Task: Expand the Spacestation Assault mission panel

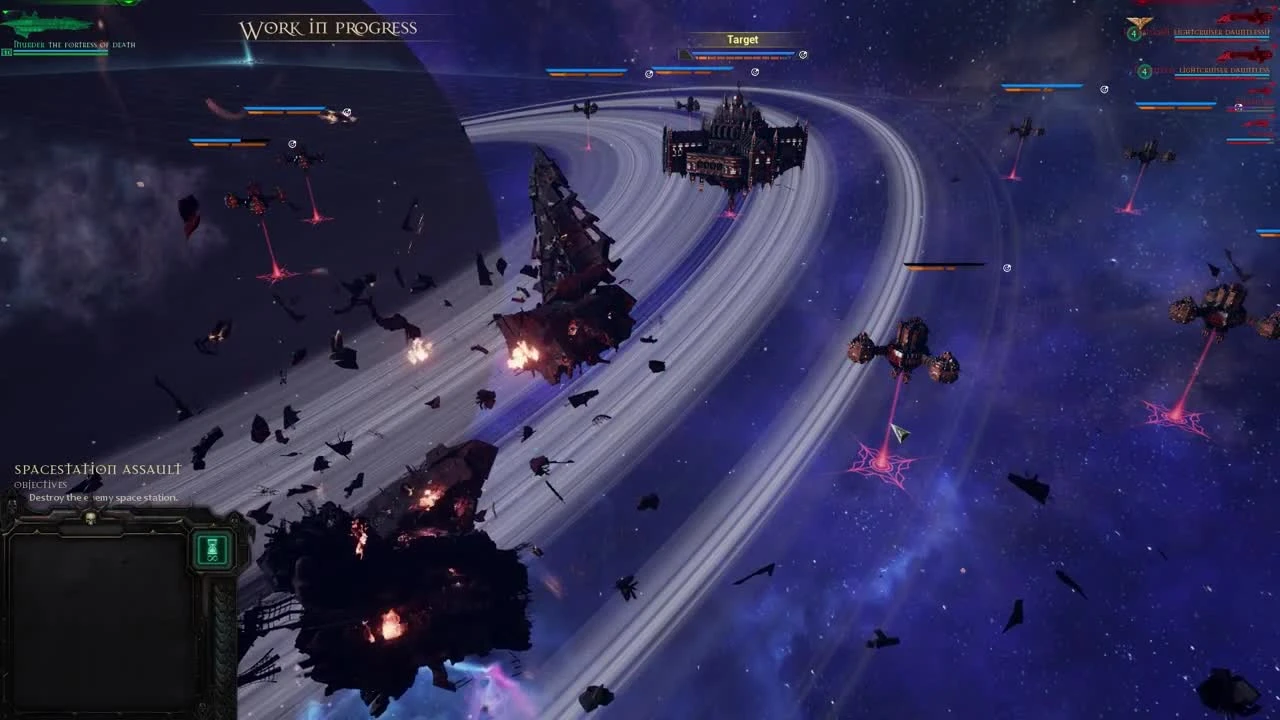Action: tap(96, 467)
